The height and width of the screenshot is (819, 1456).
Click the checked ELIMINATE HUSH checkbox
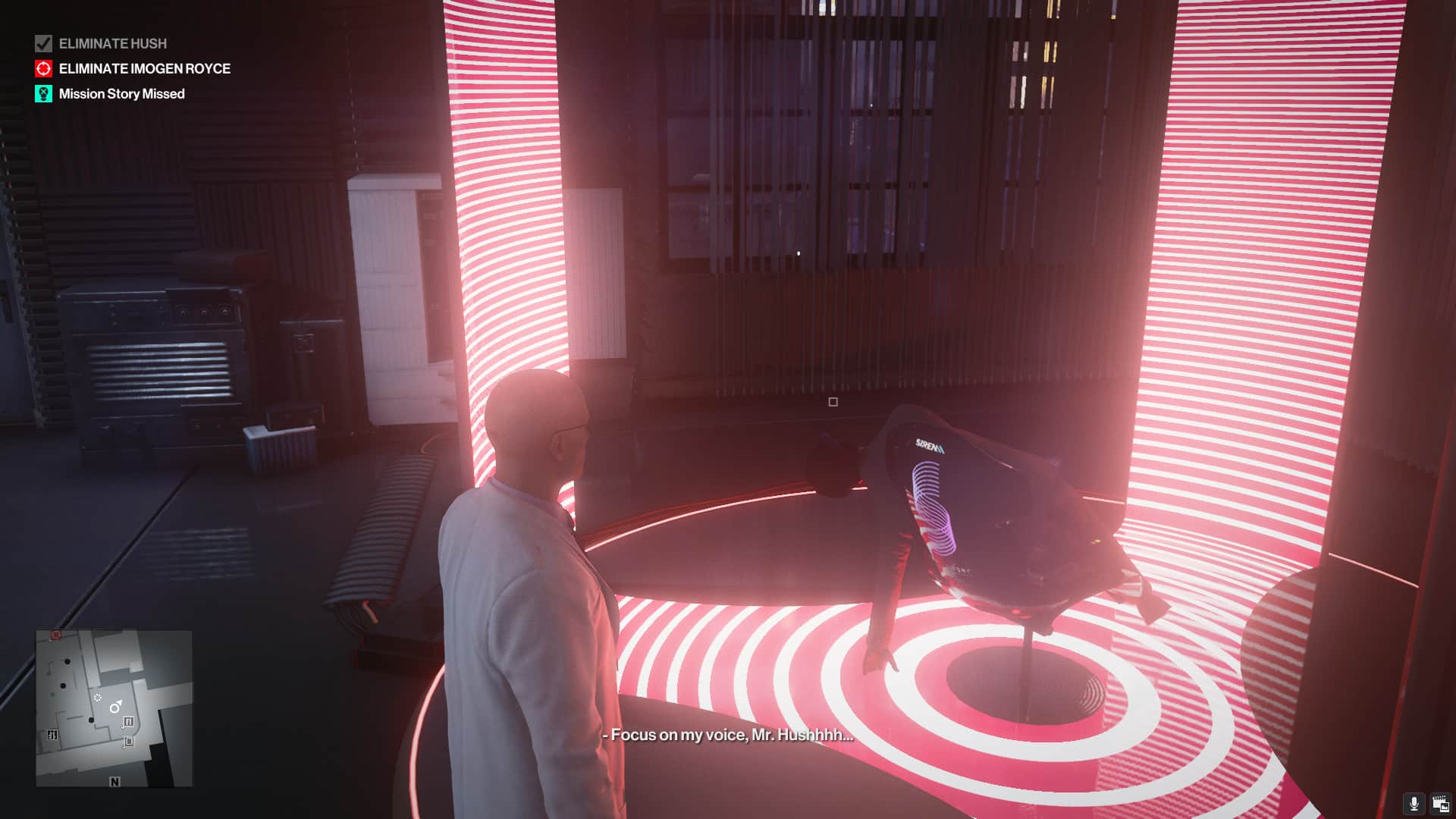pos(42,43)
